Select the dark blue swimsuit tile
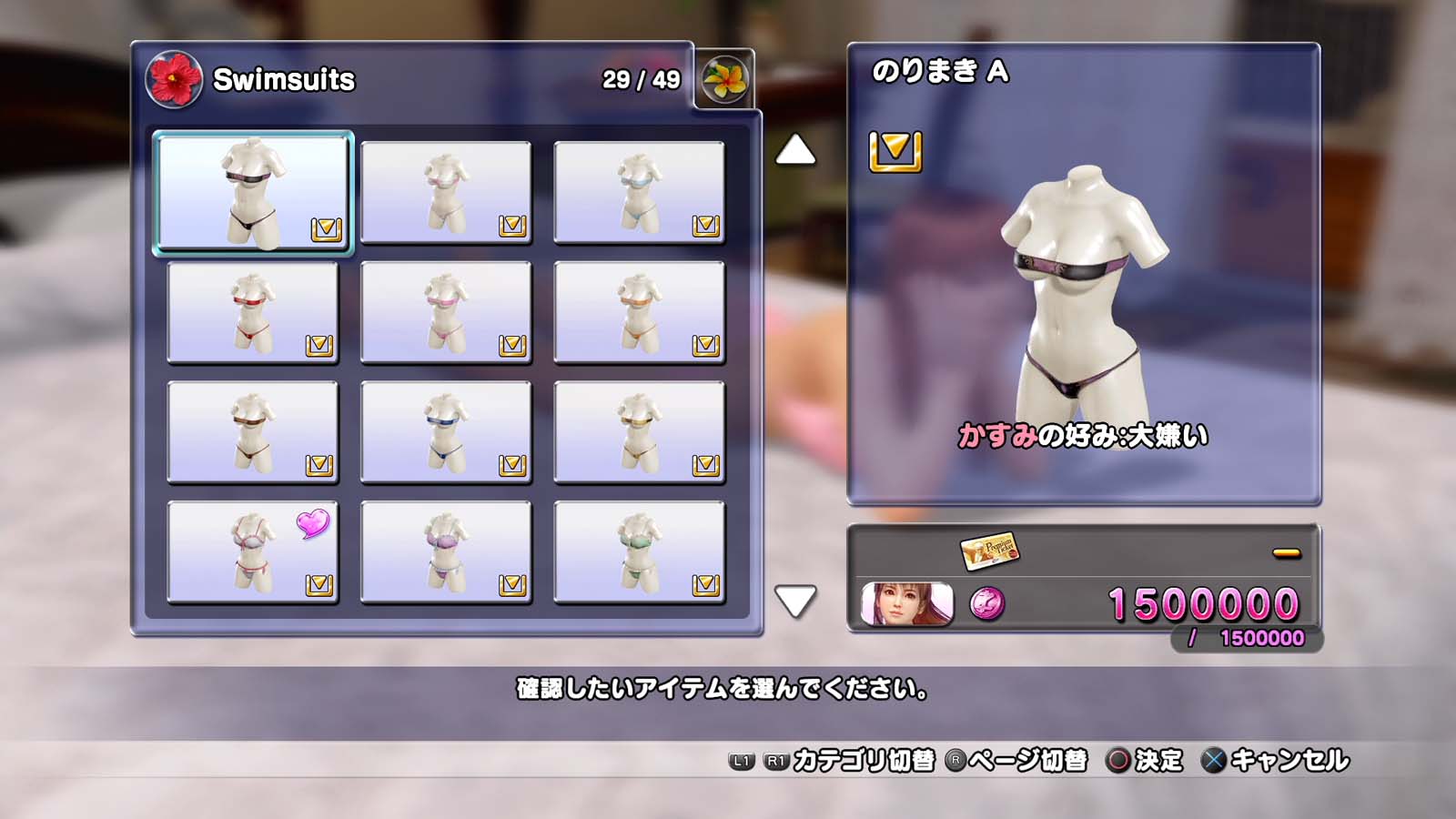The height and width of the screenshot is (819, 1456). pyautogui.click(x=446, y=432)
